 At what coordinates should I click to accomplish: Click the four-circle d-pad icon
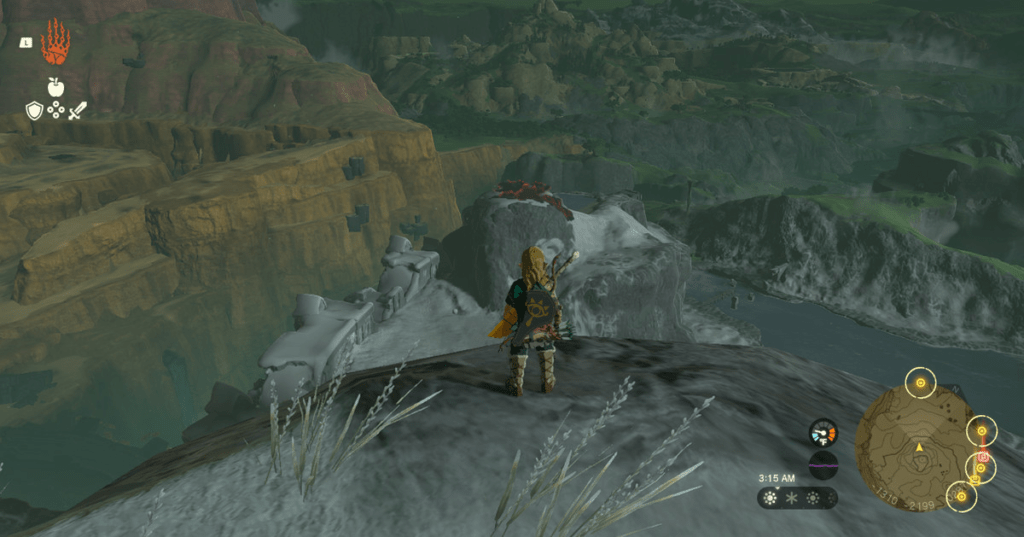pos(55,110)
